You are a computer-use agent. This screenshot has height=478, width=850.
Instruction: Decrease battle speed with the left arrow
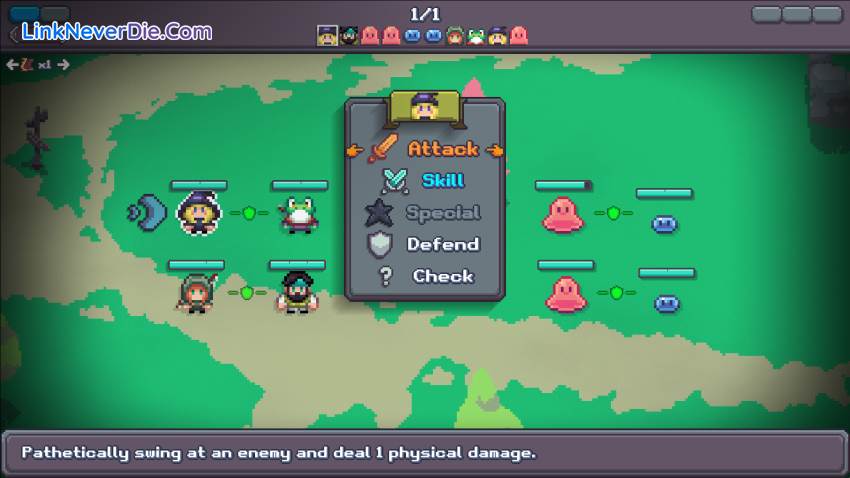(12, 65)
